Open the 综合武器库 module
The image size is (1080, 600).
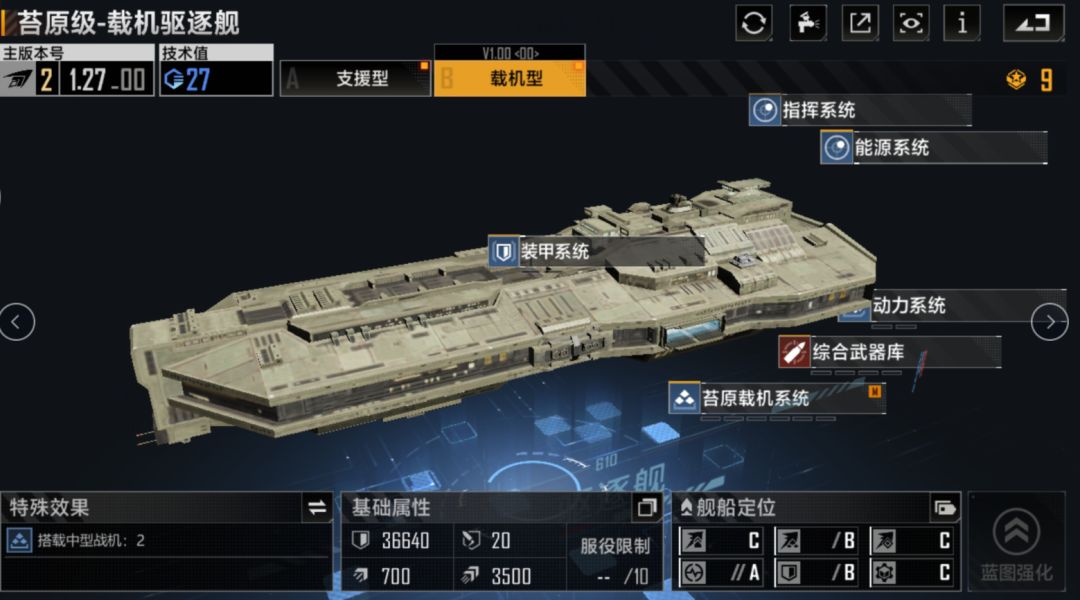tap(889, 352)
